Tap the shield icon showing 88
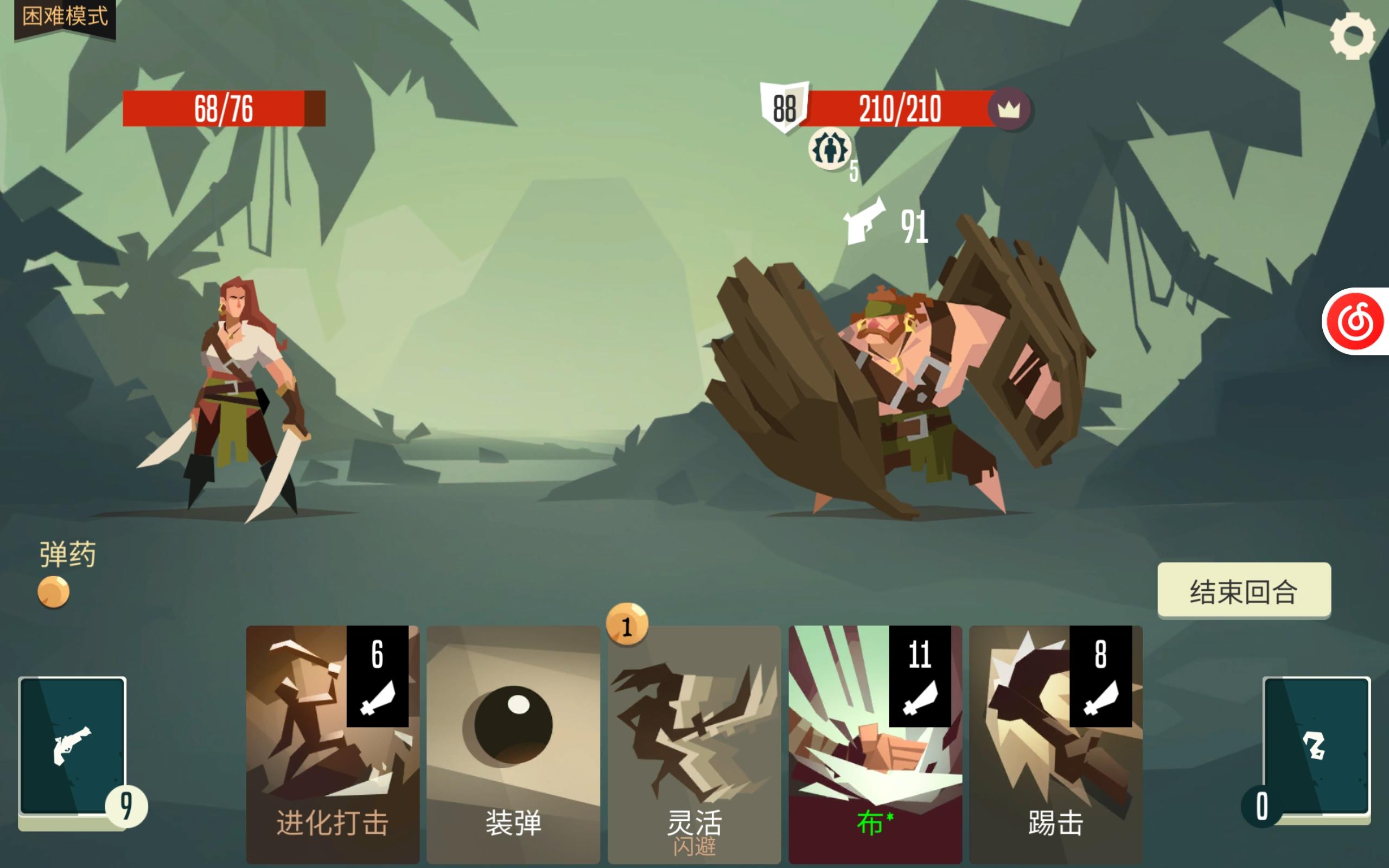The image size is (1389, 868). [784, 107]
